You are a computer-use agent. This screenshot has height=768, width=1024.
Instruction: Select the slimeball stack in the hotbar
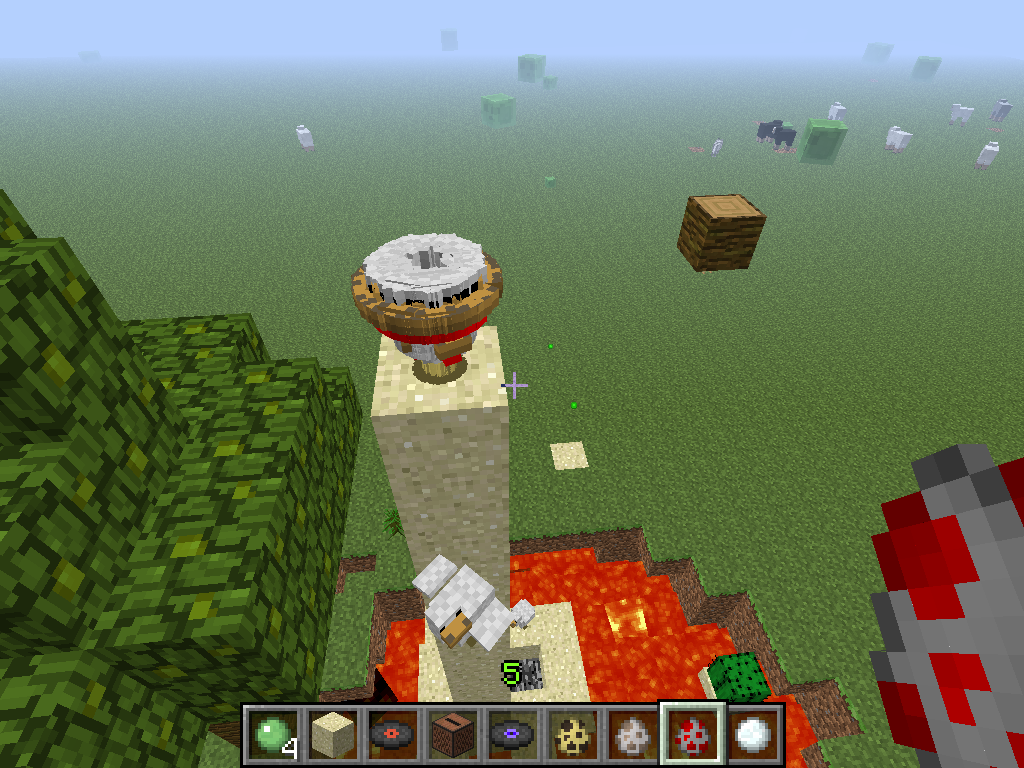point(271,735)
